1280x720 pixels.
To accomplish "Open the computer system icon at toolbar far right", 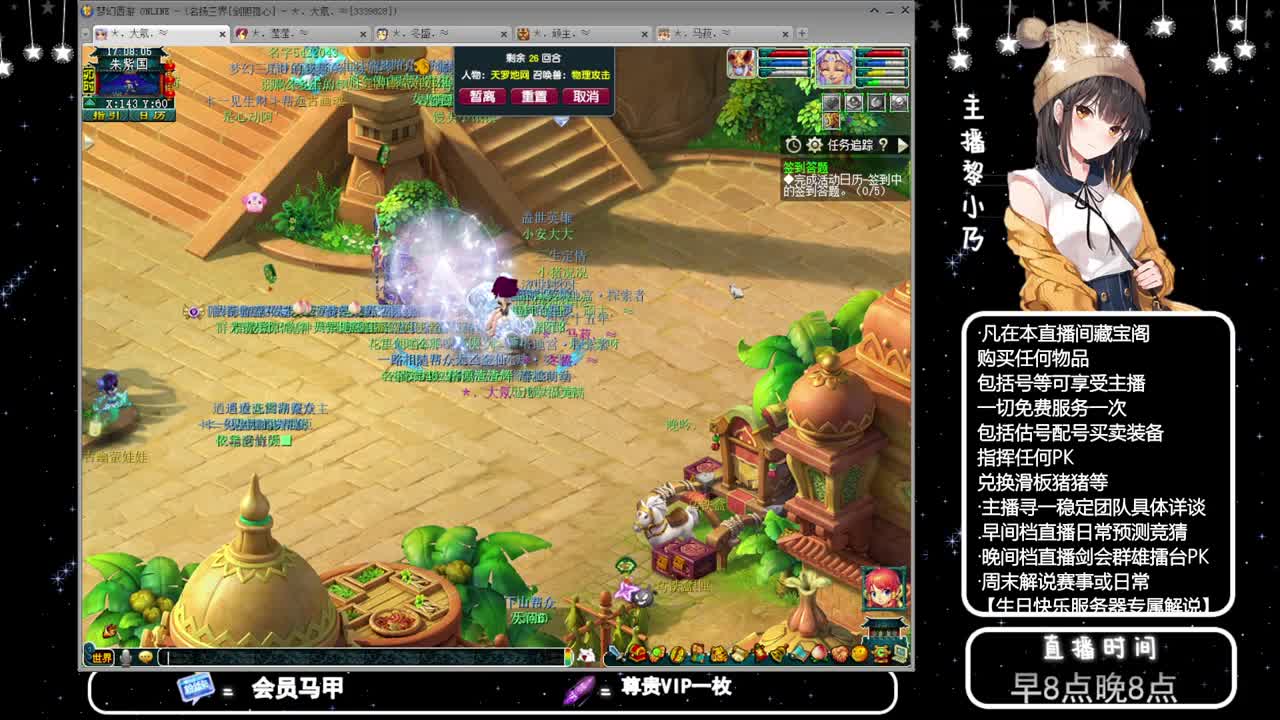I will click(x=897, y=655).
